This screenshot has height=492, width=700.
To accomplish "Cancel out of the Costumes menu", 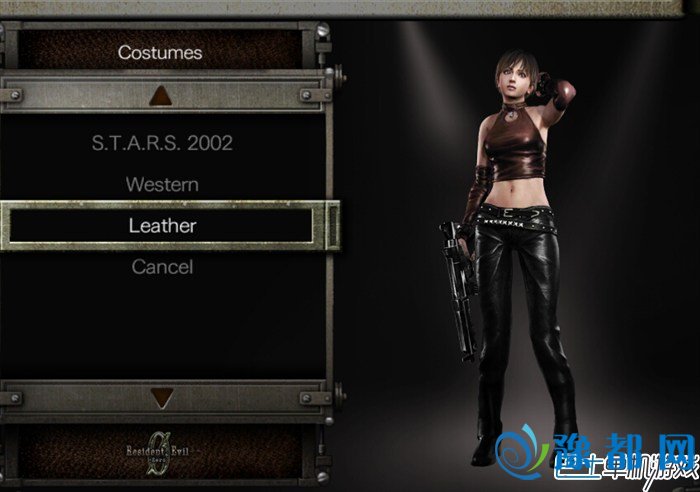I will click(x=162, y=267).
